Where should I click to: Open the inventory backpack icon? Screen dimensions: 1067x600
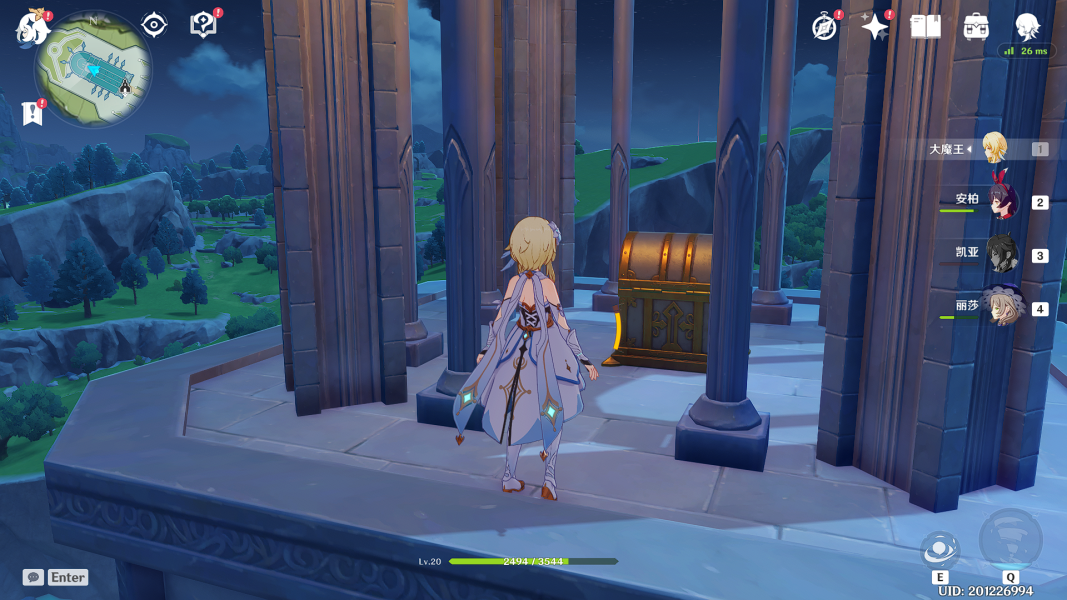(976, 27)
